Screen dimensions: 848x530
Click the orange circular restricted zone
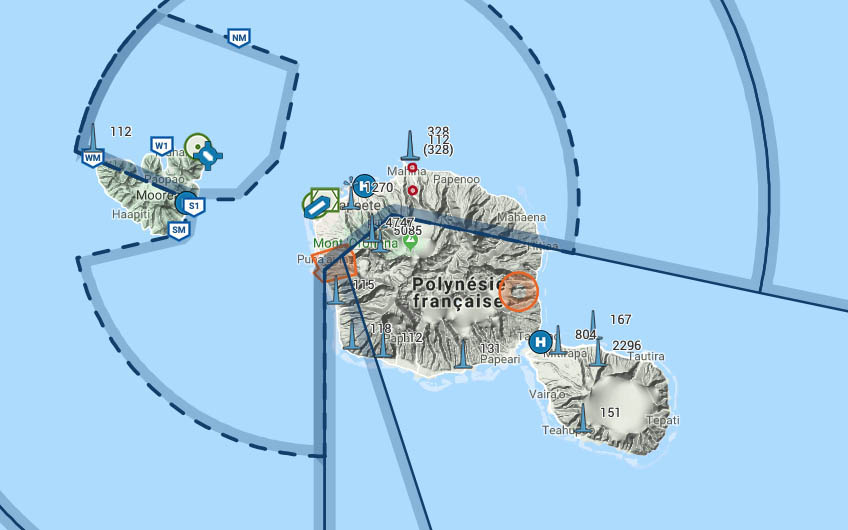[x=519, y=292]
